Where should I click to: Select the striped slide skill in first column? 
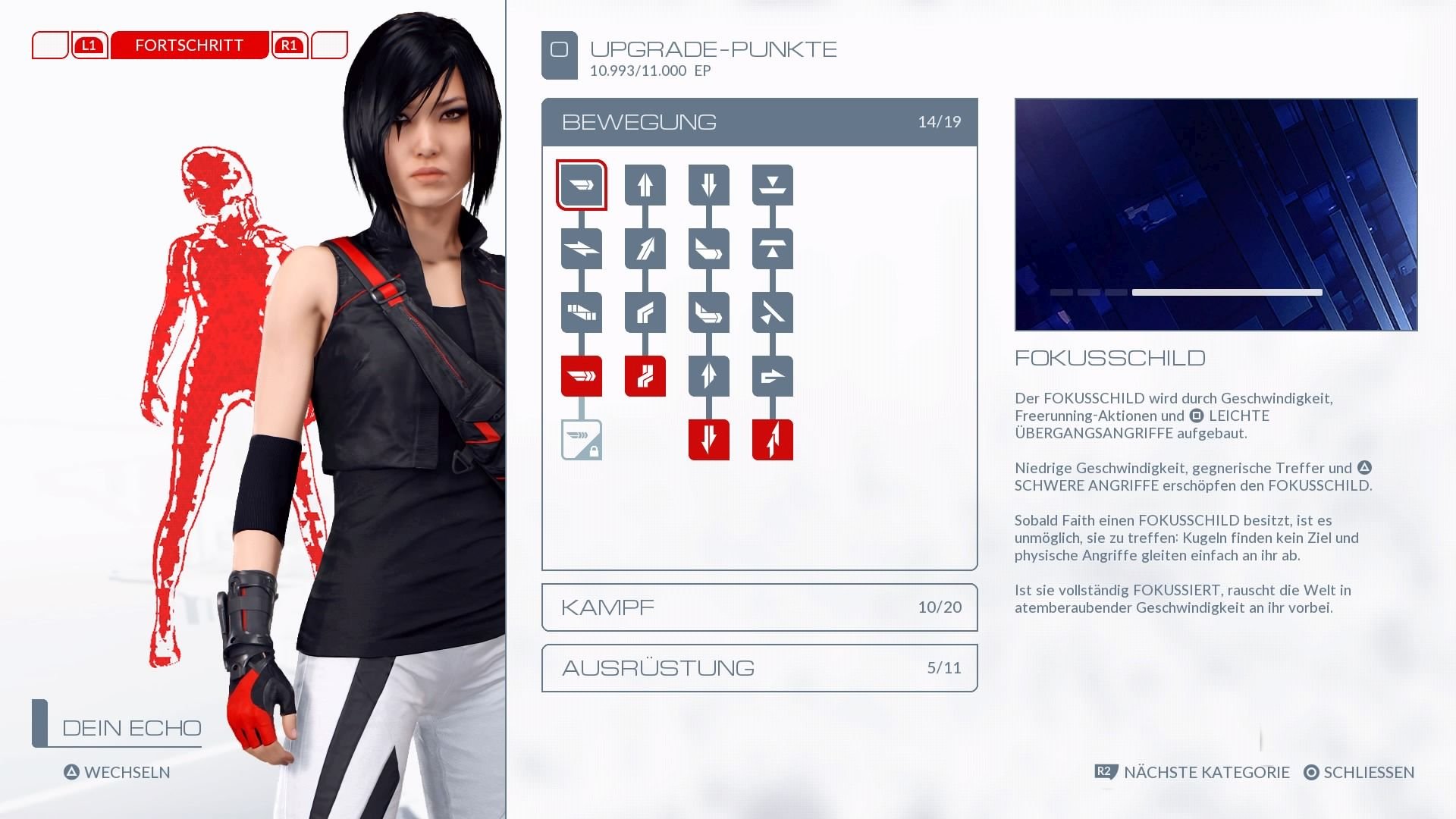(x=581, y=312)
